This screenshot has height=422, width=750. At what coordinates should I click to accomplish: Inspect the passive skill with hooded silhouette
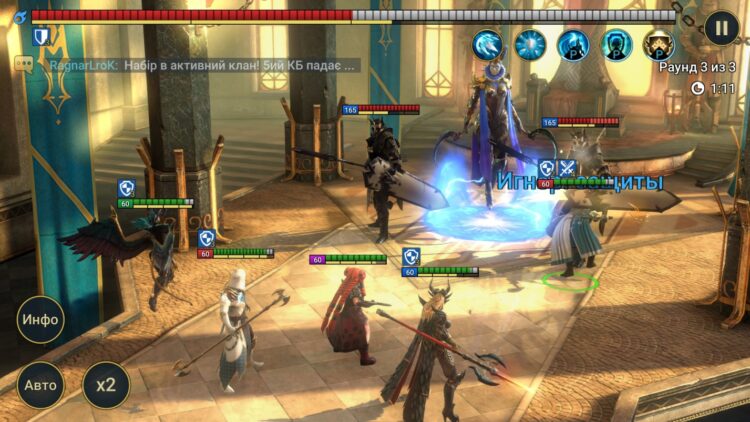[x=616, y=44]
